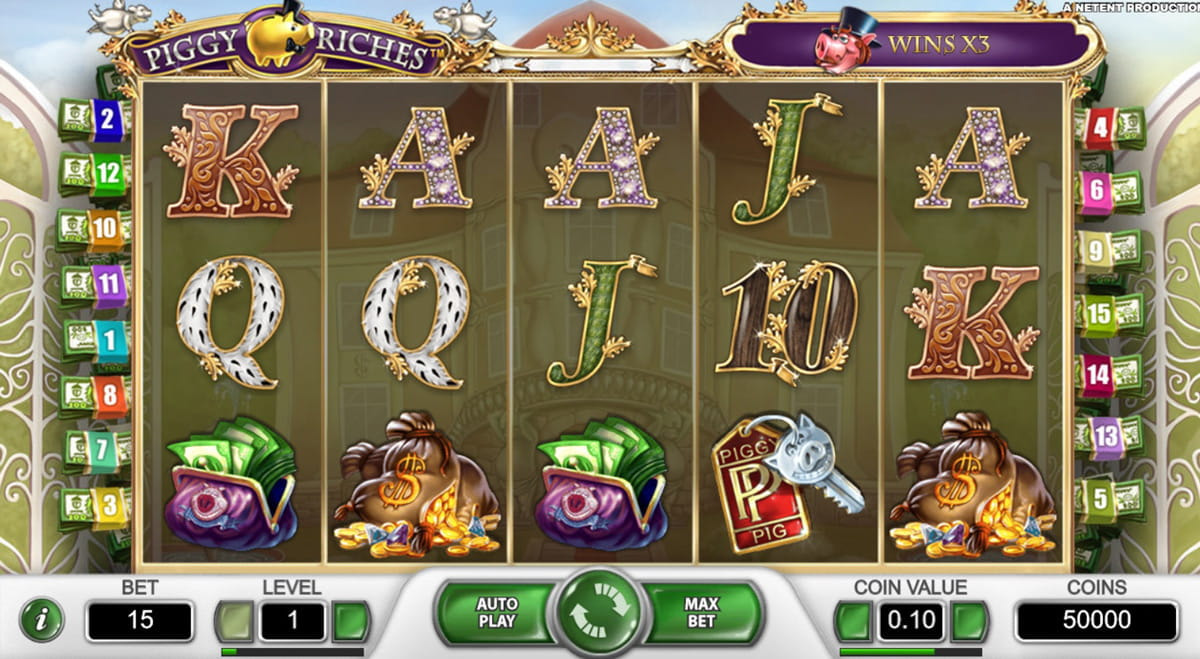Decrease the bet level
This screenshot has width=1200, height=659.
tap(234, 621)
